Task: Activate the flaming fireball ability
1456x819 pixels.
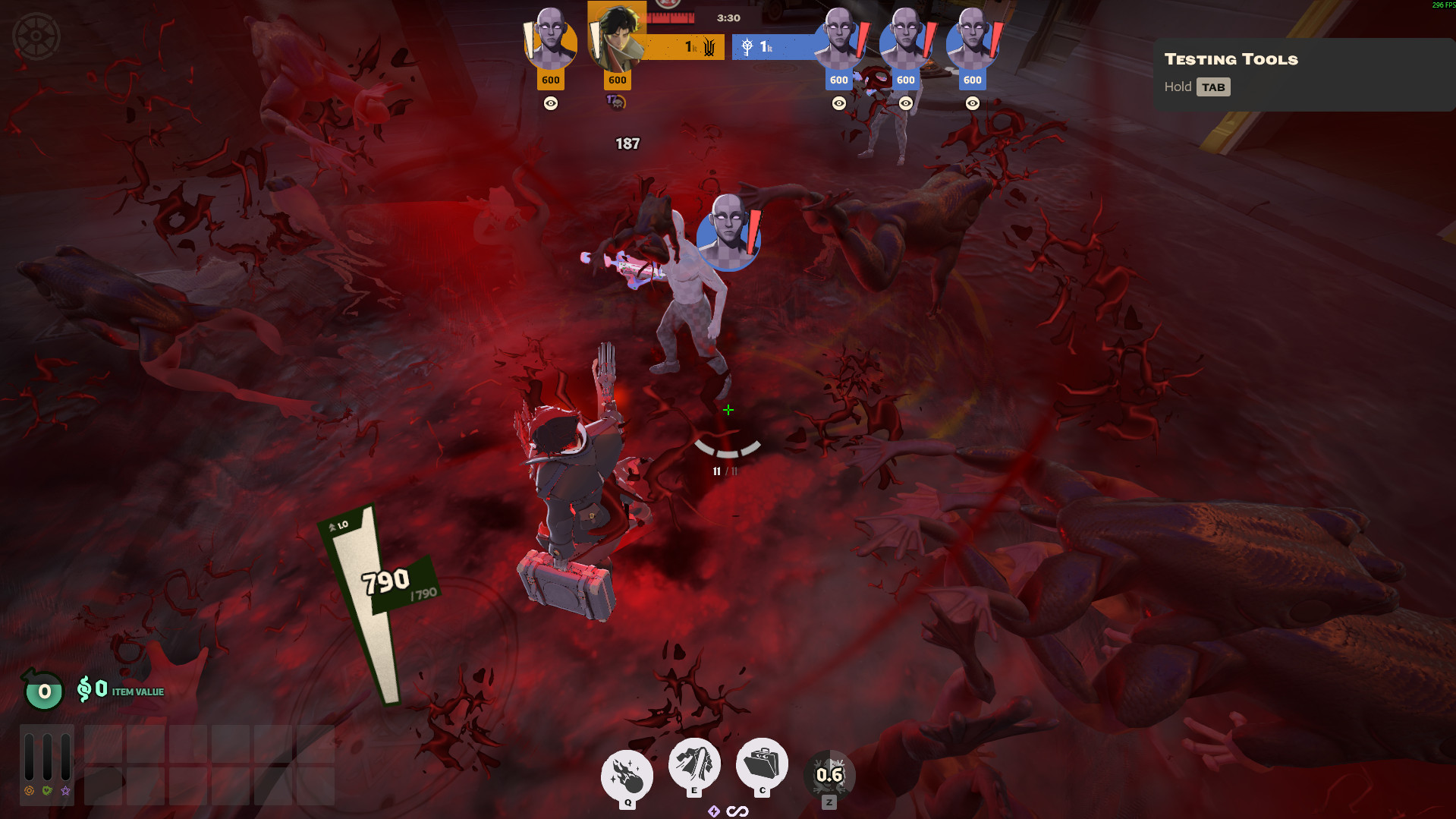Action: tap(627, 774)
